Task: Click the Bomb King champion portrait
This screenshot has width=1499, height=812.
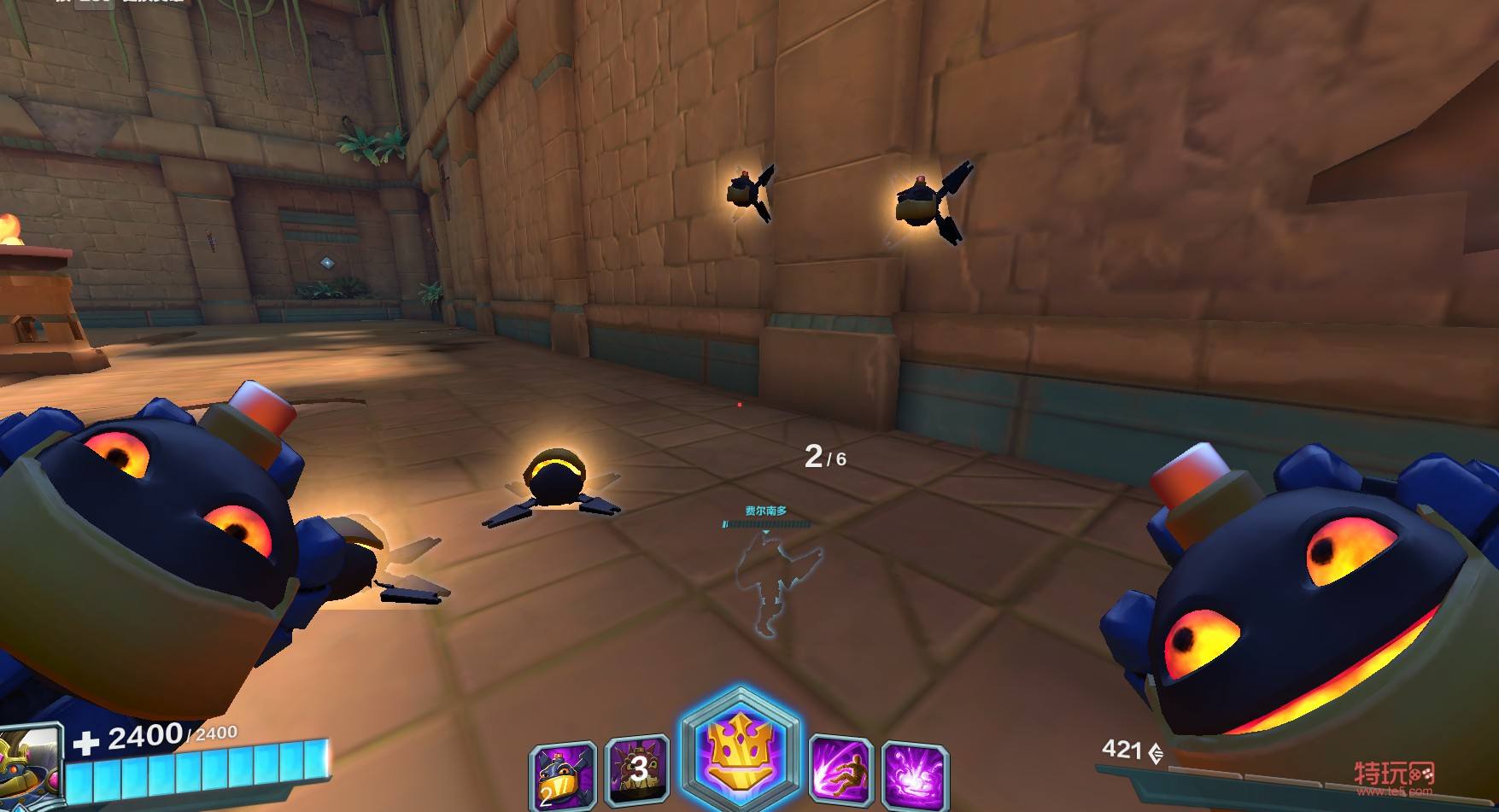Action: tap(31, 766)
